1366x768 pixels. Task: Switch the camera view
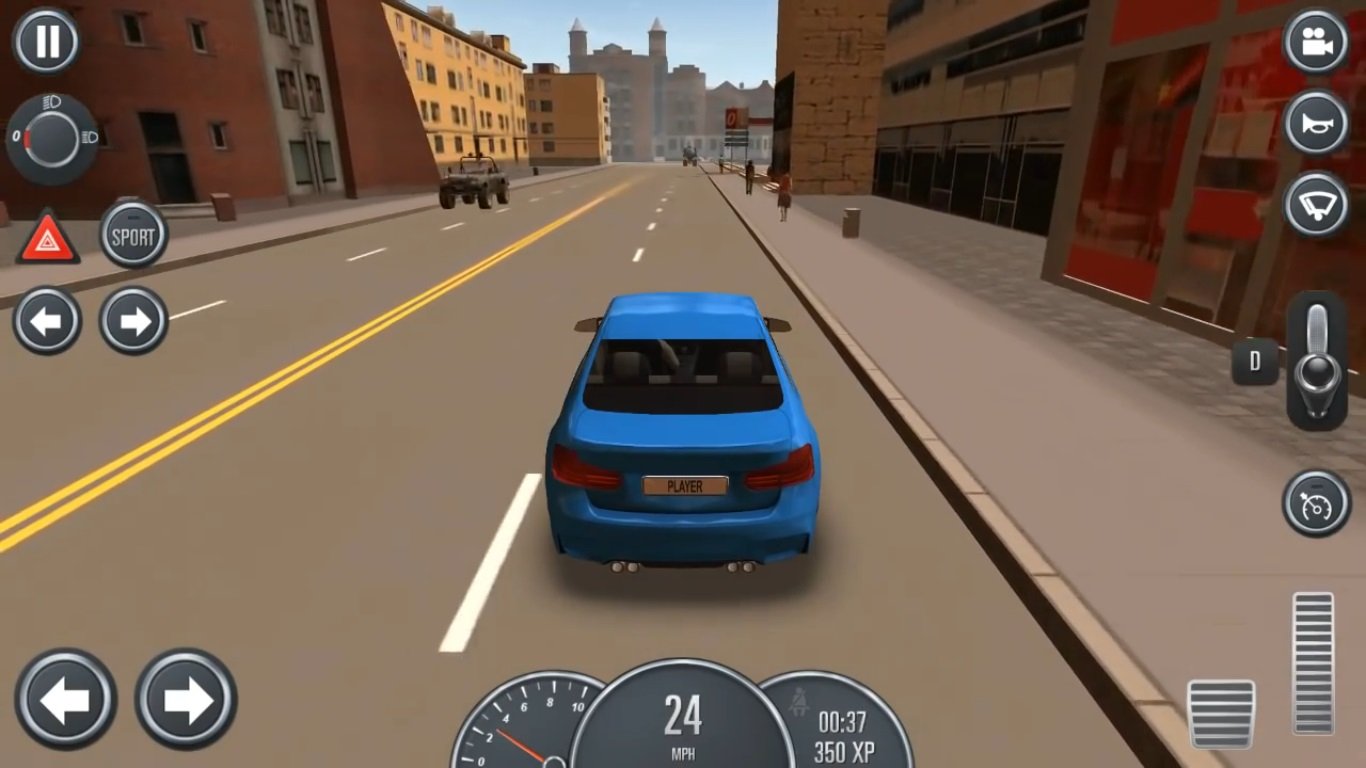[x=1316, y=41]
